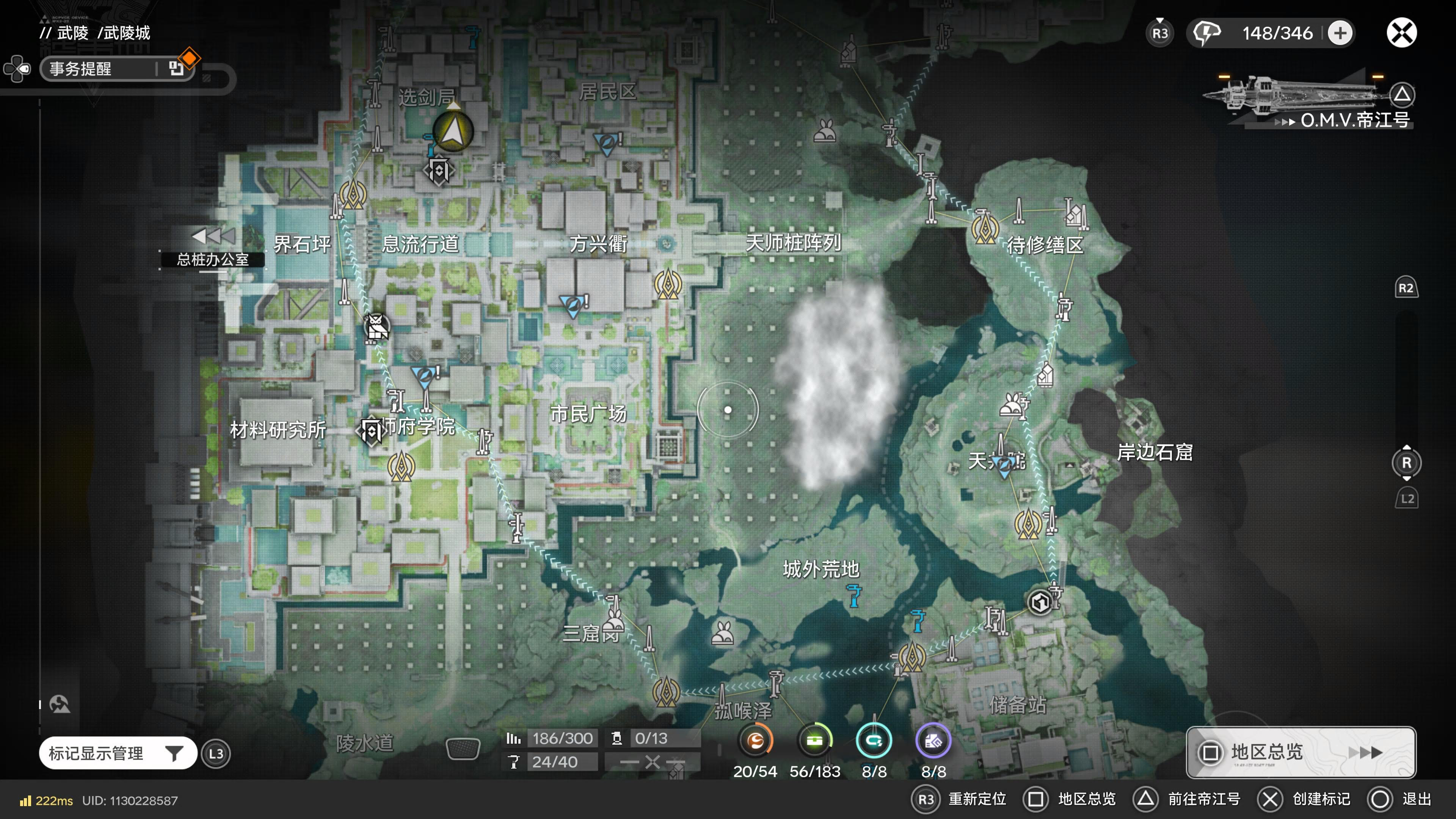Open the 地区总览 region overview panel
The width and height of the screenshot is (1456, 819).
1300,752
